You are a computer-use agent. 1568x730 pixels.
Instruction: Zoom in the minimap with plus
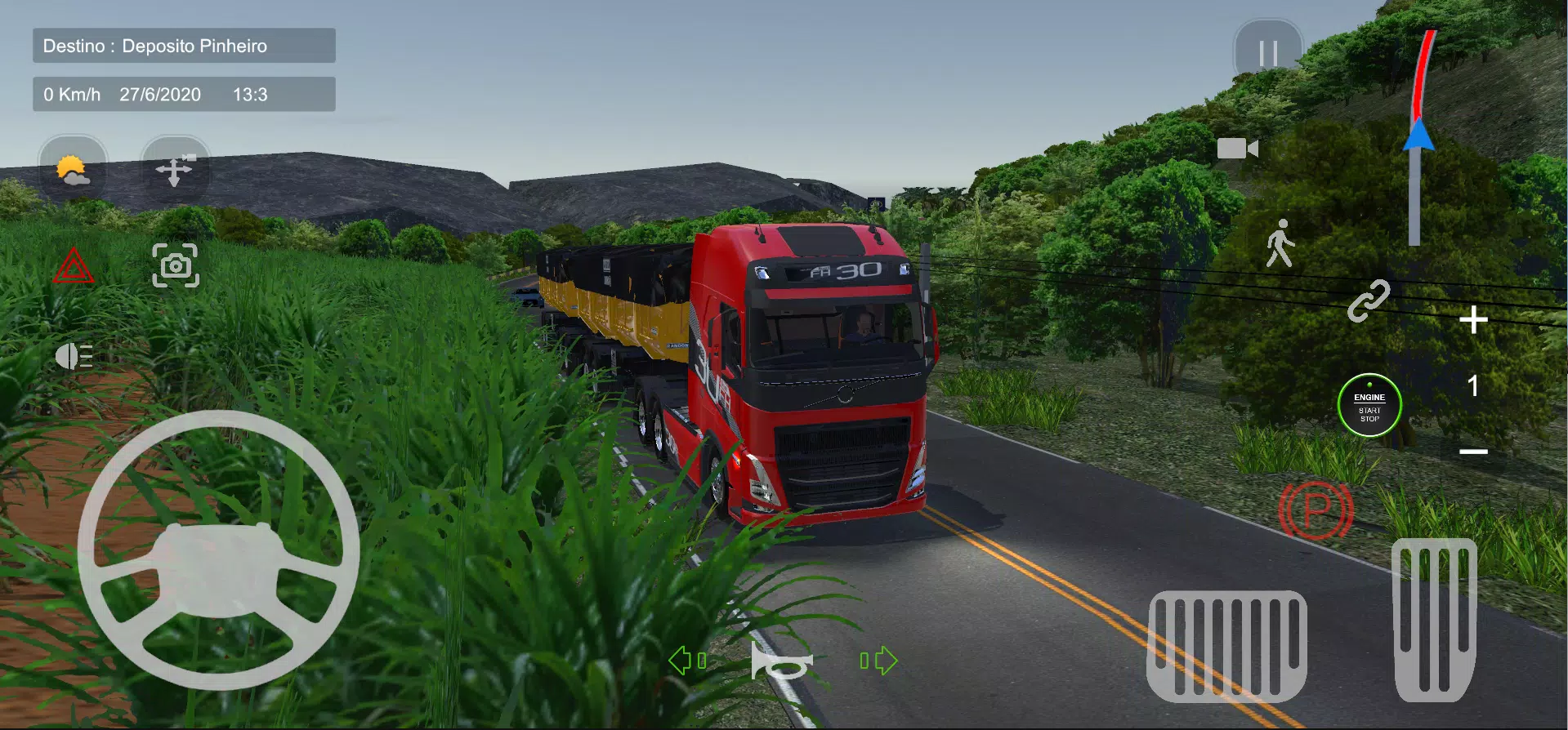1474,320
